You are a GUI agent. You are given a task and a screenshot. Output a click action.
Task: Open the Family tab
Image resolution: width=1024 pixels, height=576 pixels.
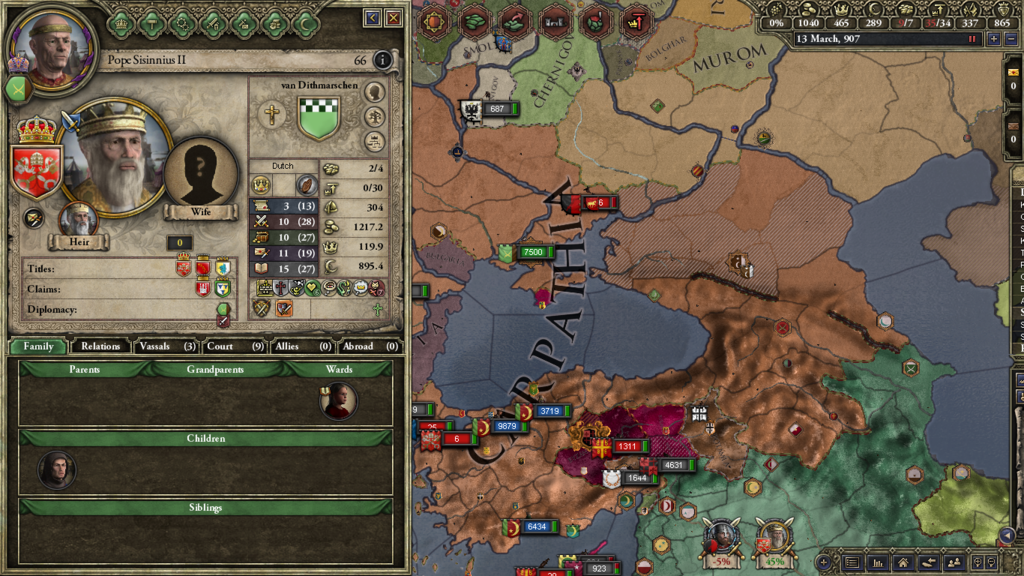click(x=39, y=346)
